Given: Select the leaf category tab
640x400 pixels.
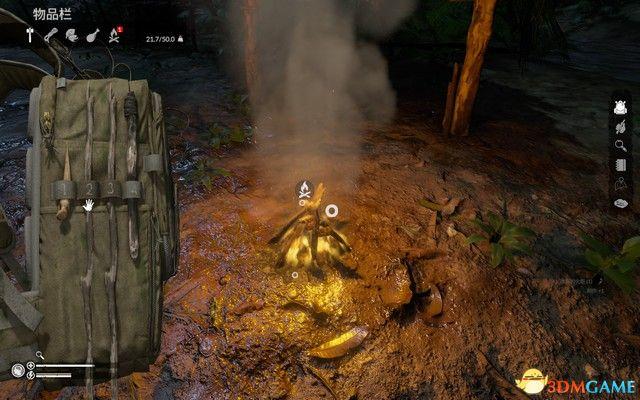Looking at the screenshot, I should pyautogui.click(x=72, y=35).
